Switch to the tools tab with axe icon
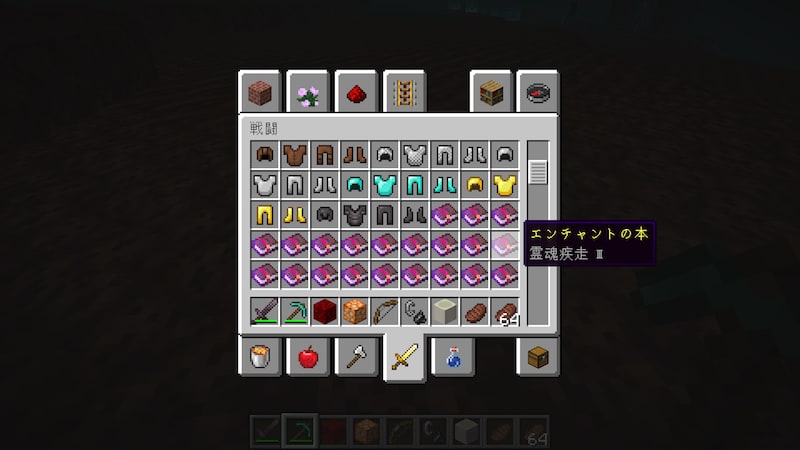The width and height of the screenshot is (800, 450). coord(356,357)
